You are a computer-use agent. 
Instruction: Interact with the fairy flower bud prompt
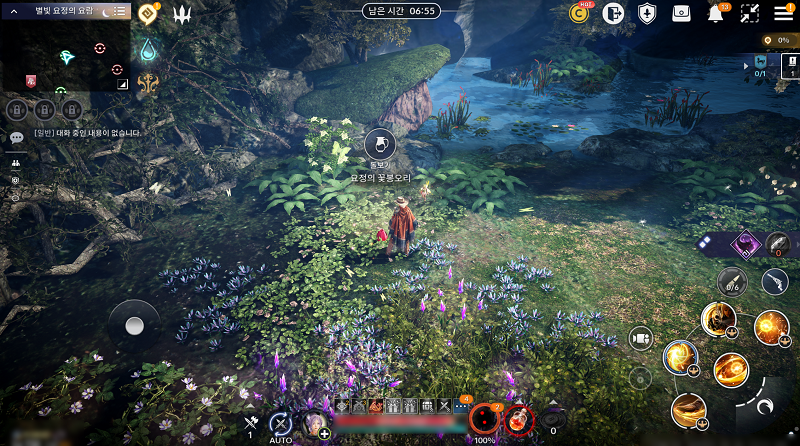[379, 143]
